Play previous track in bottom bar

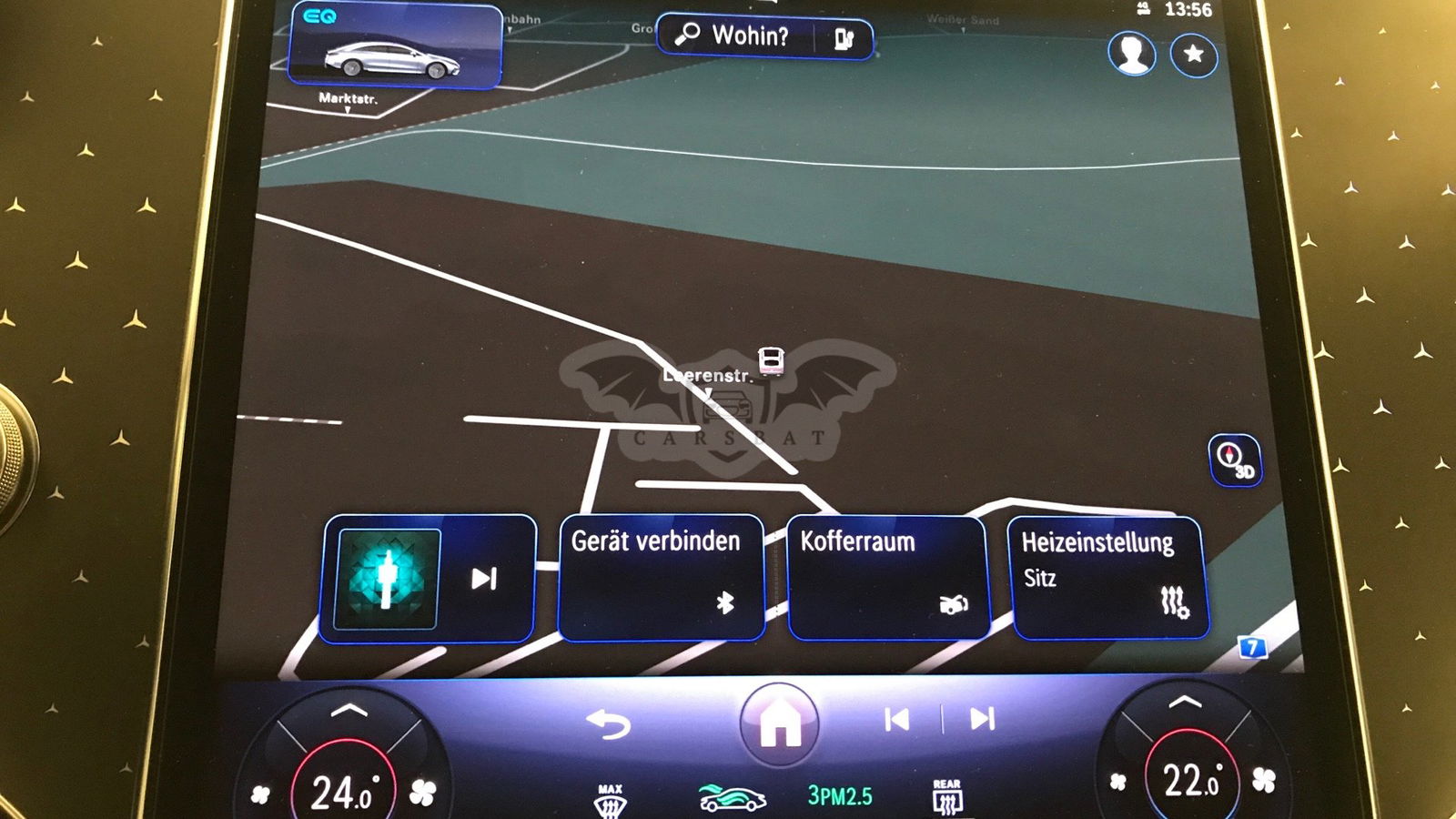(896, 720)
